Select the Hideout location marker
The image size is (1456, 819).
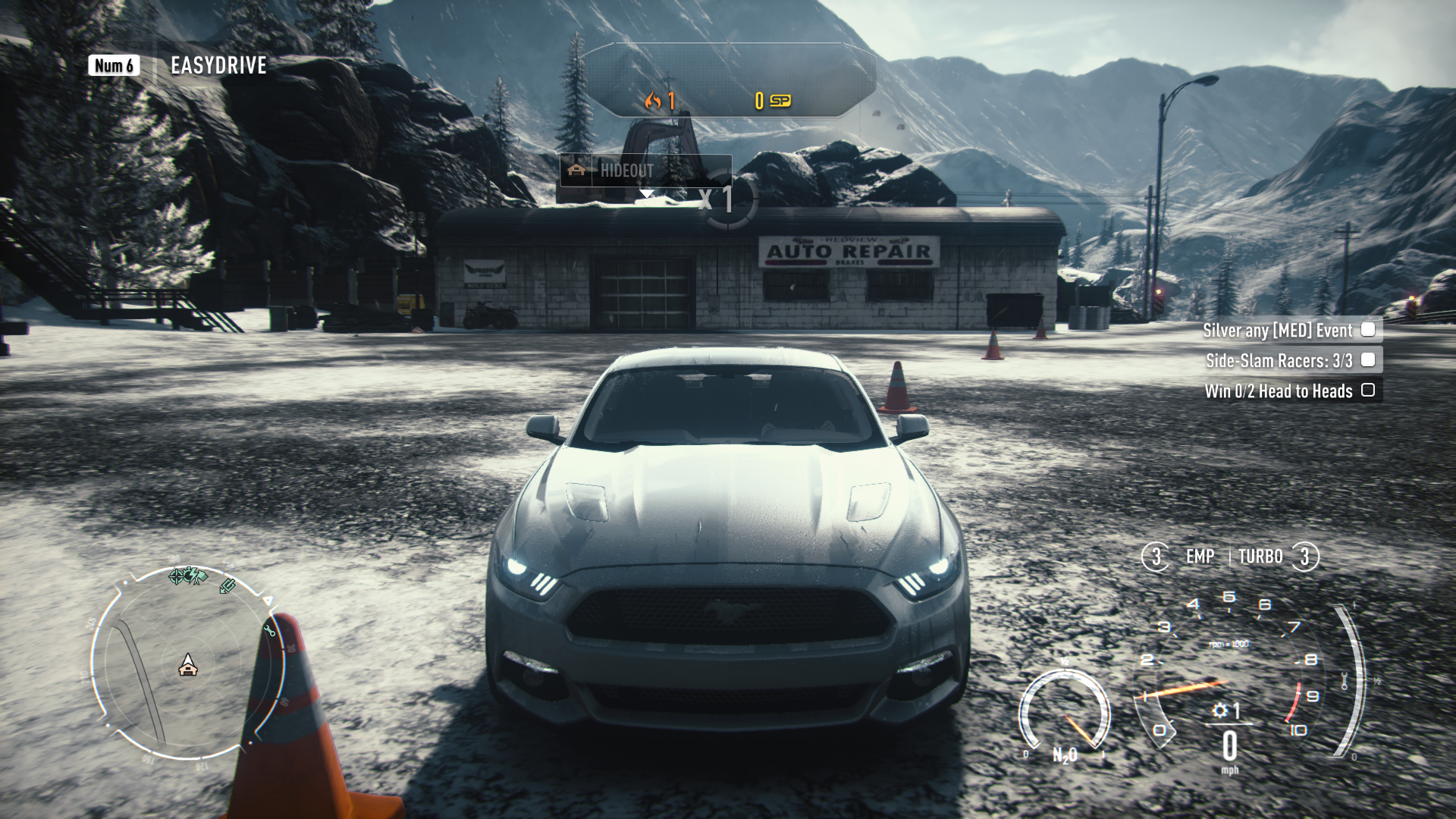[x=626, y=171]
